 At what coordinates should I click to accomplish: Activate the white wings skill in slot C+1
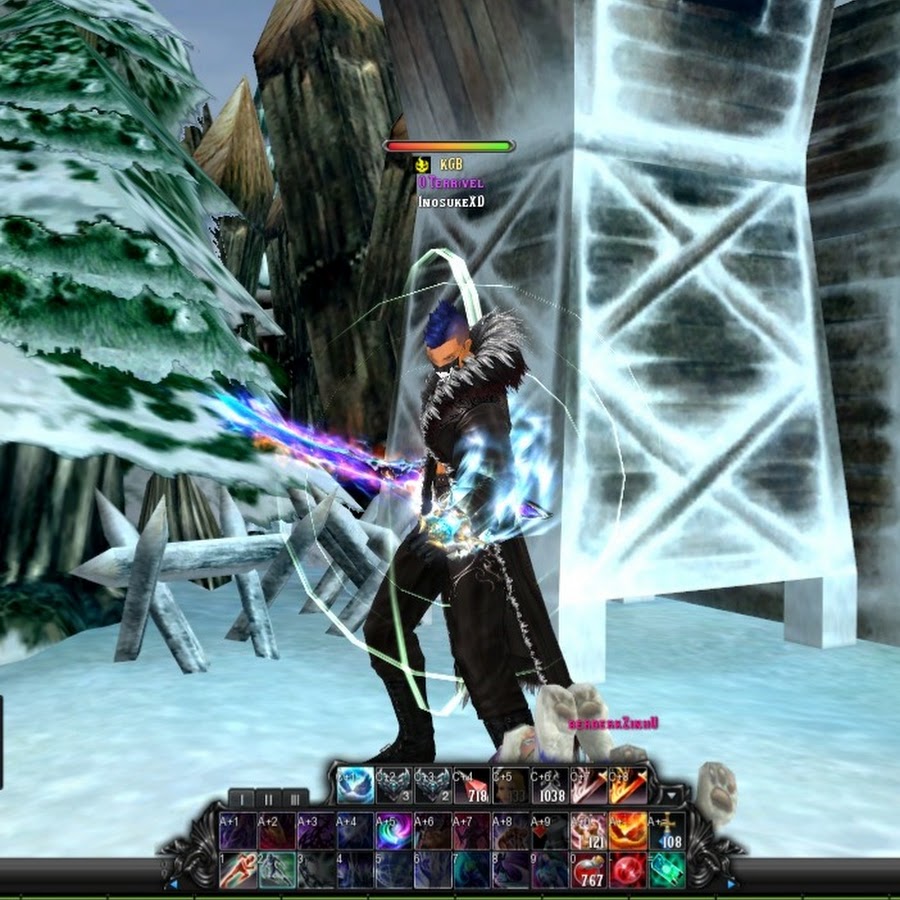pyautogui.click(x=355, y=786)
